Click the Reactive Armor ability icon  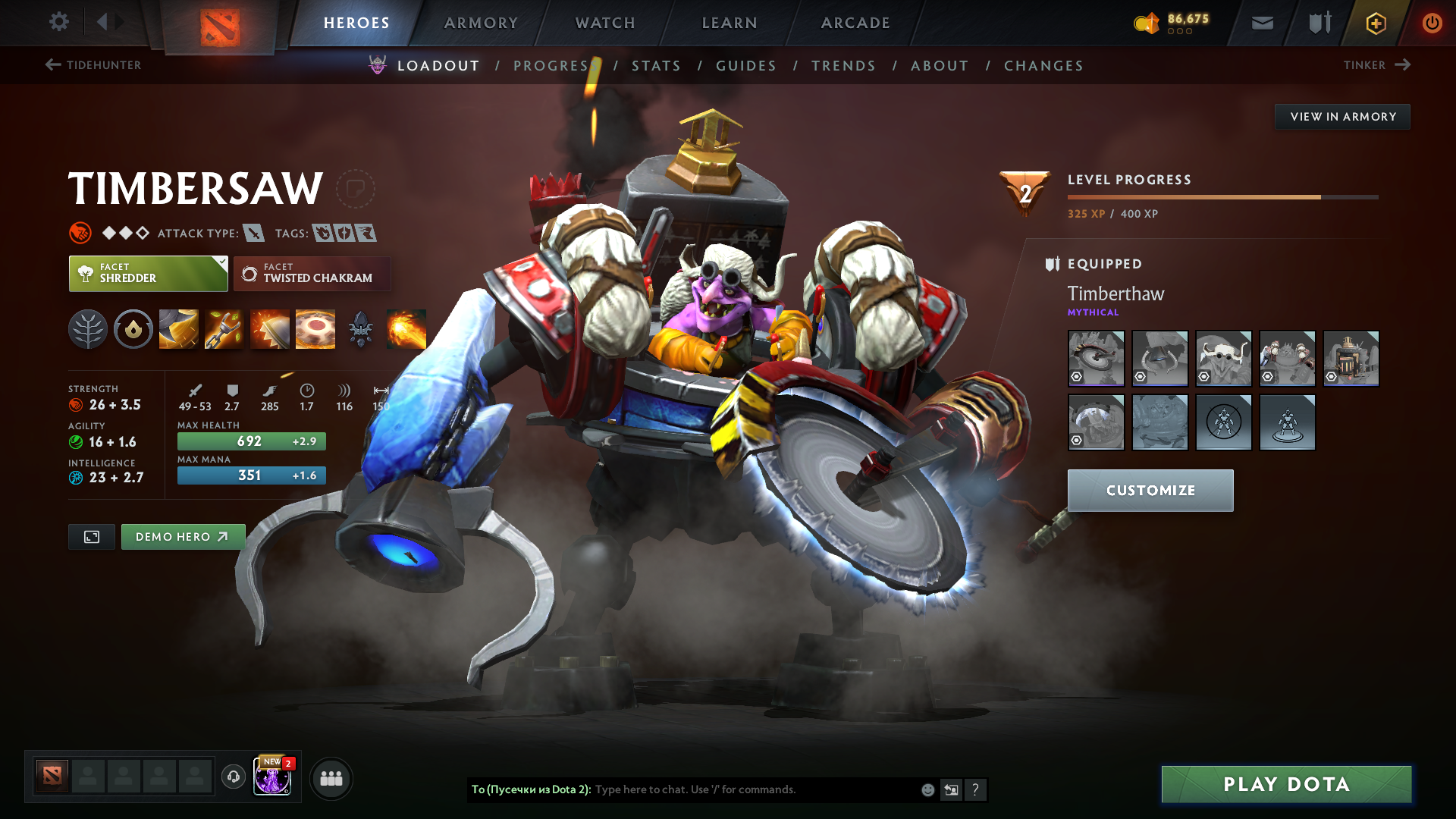pos(268,328)
